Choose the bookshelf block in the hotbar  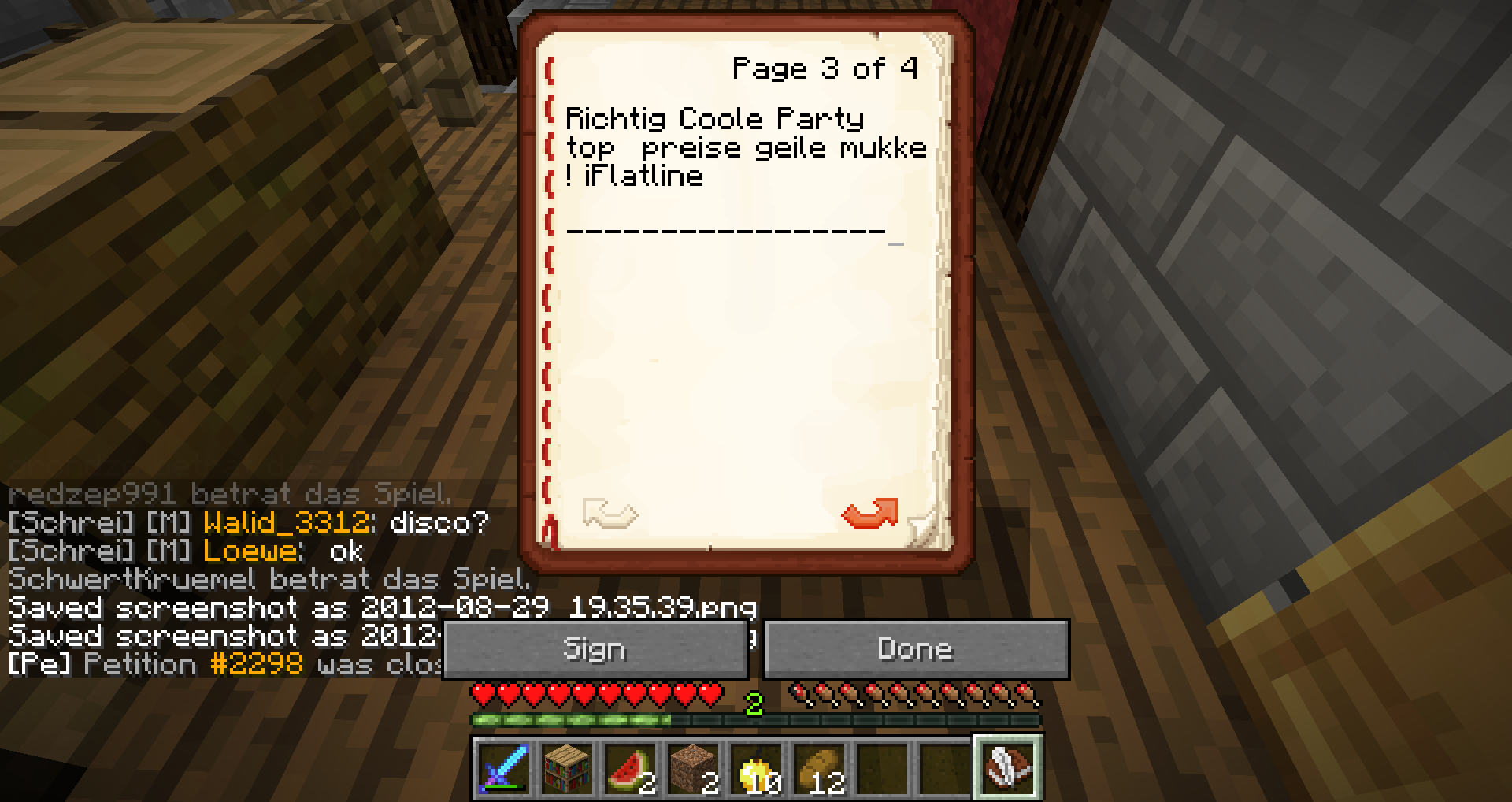pos(567,767)
